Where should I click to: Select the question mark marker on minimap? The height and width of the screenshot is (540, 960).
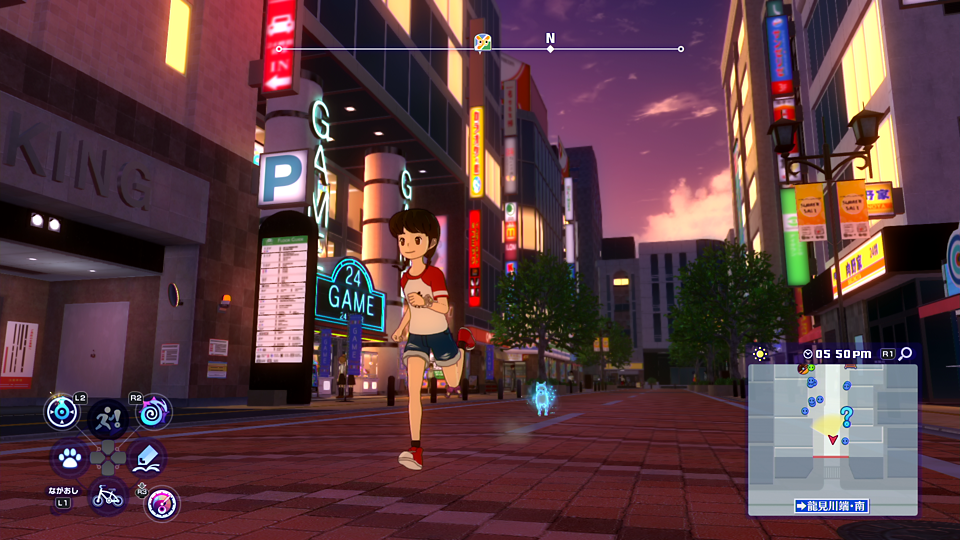coord(846,416)
